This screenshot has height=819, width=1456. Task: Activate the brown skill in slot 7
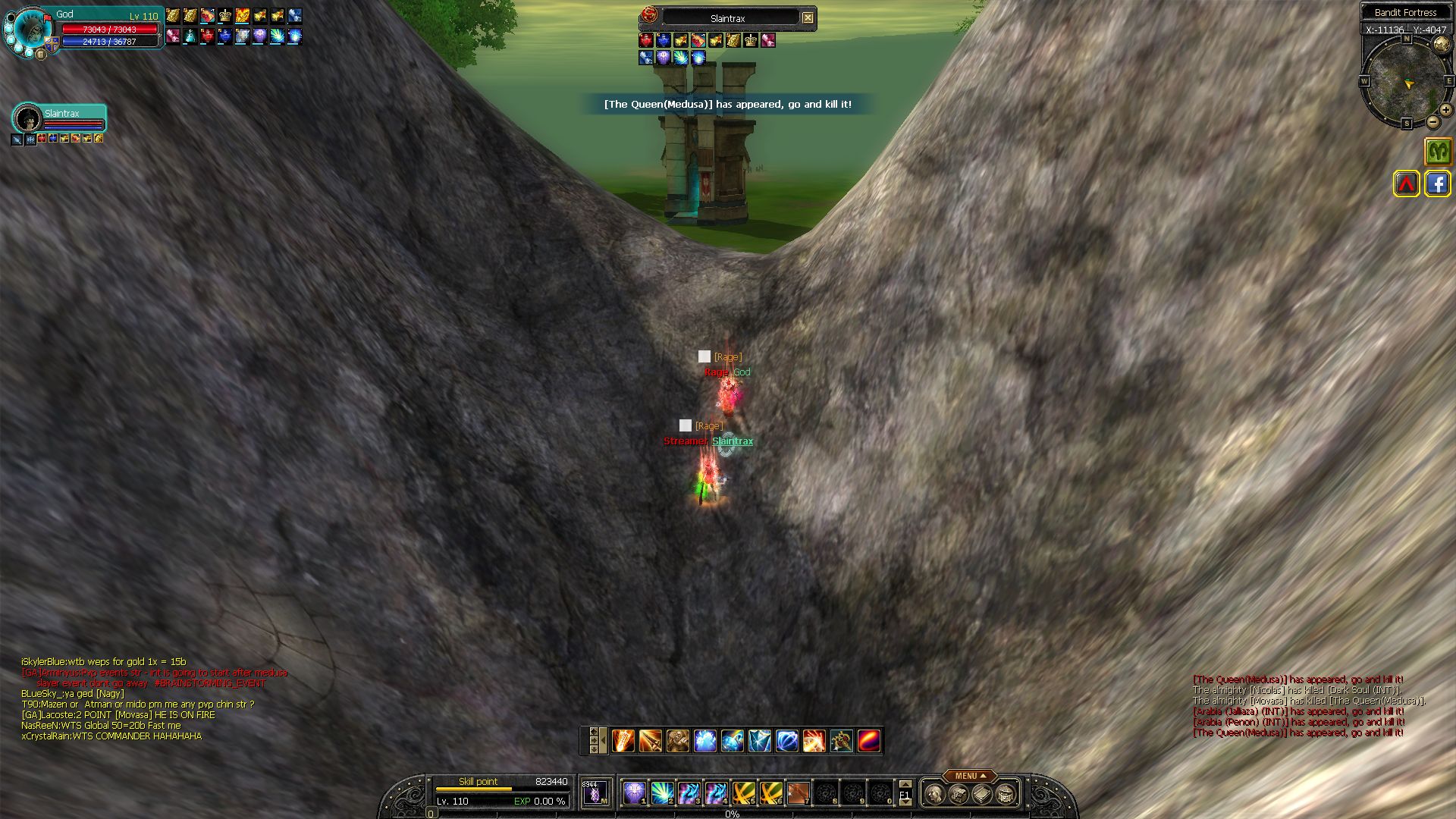point(798,793)
